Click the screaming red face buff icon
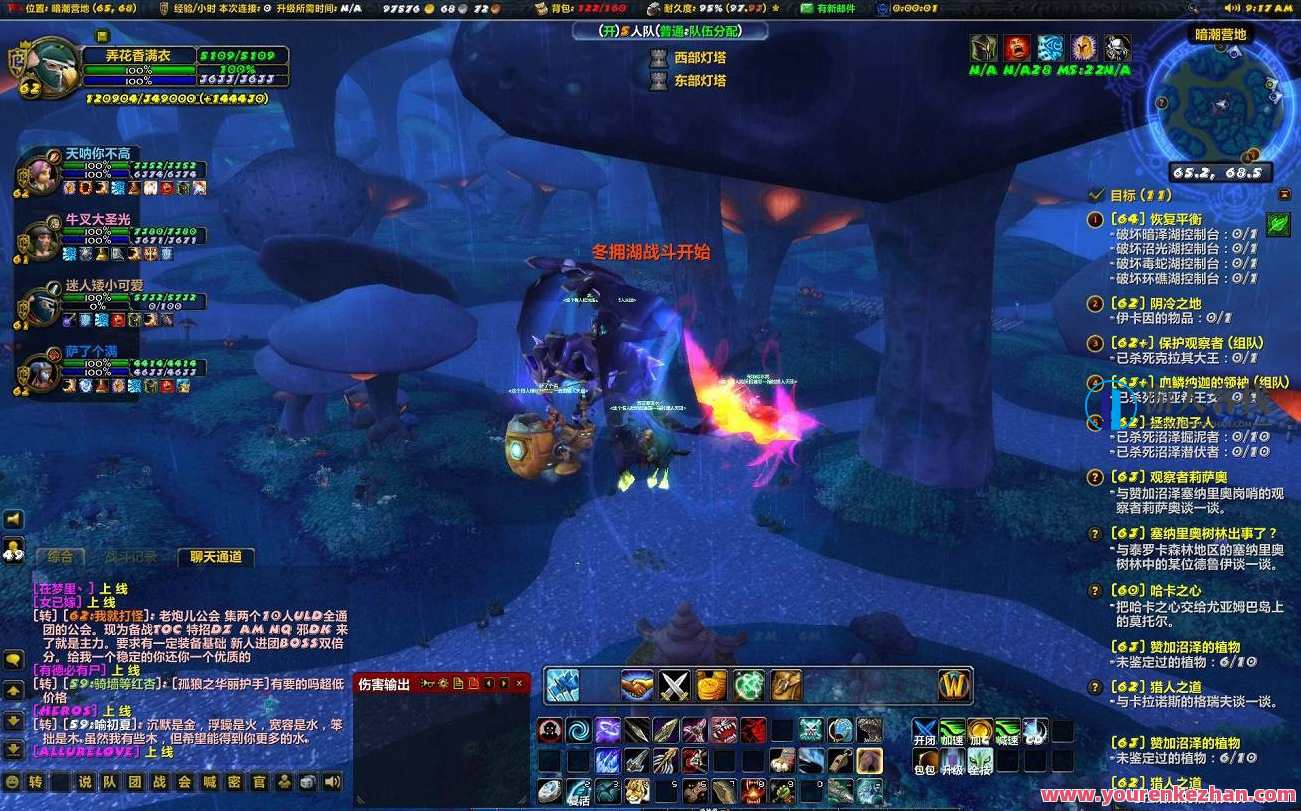 click(x=1017, y=47)
